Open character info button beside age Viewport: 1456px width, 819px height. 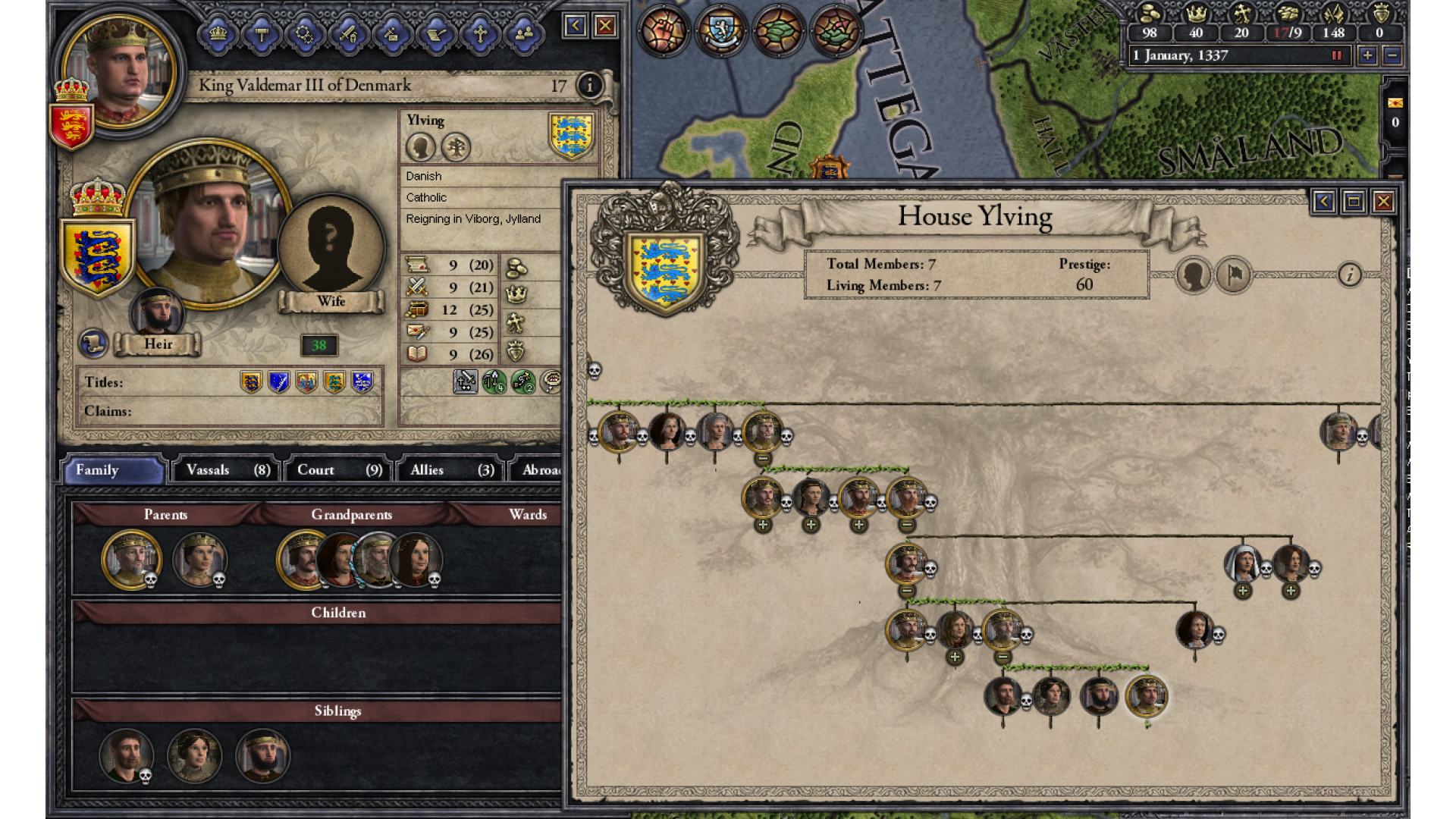tap(589, 86)
